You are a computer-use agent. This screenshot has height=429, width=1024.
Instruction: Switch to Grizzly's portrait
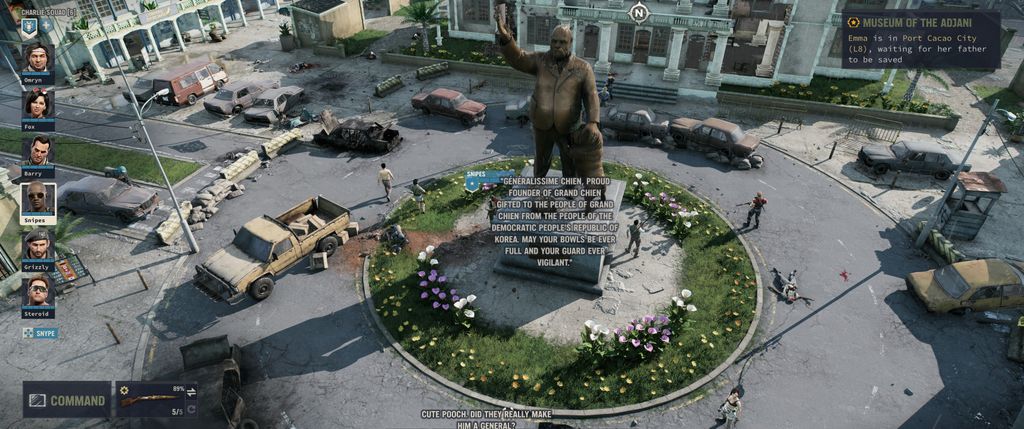pos(38,244)
